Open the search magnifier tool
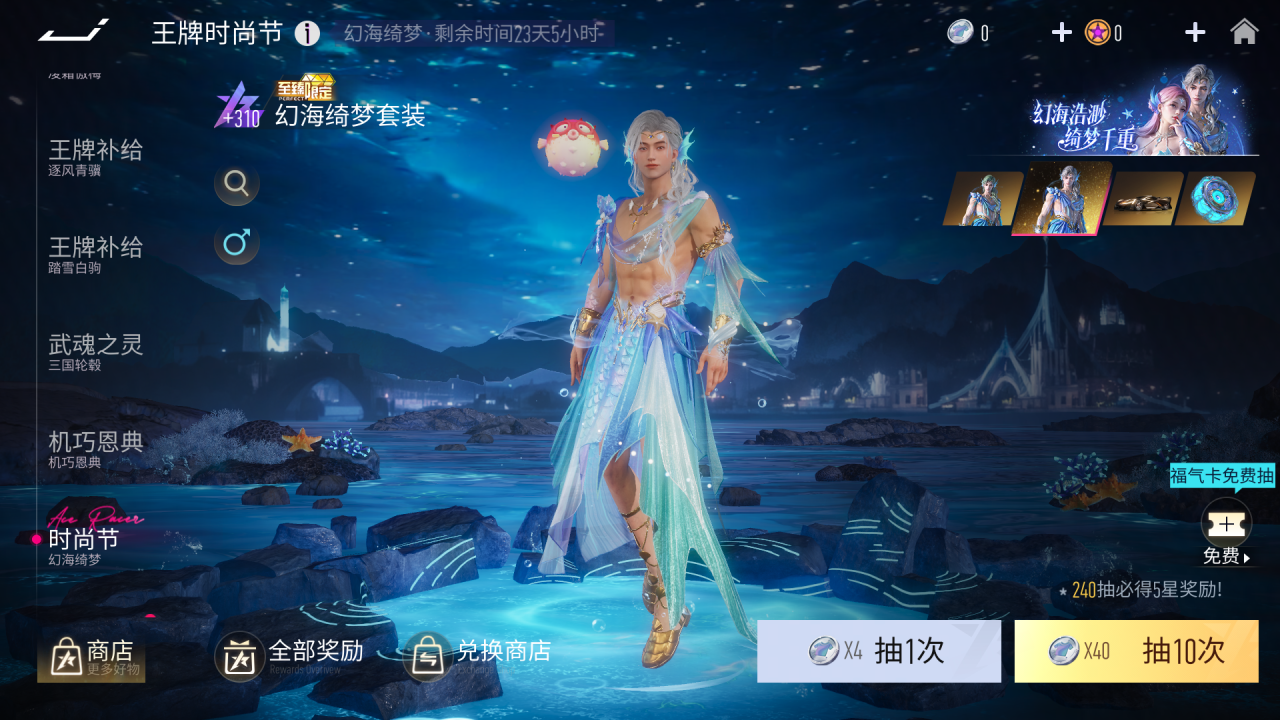 237,184
